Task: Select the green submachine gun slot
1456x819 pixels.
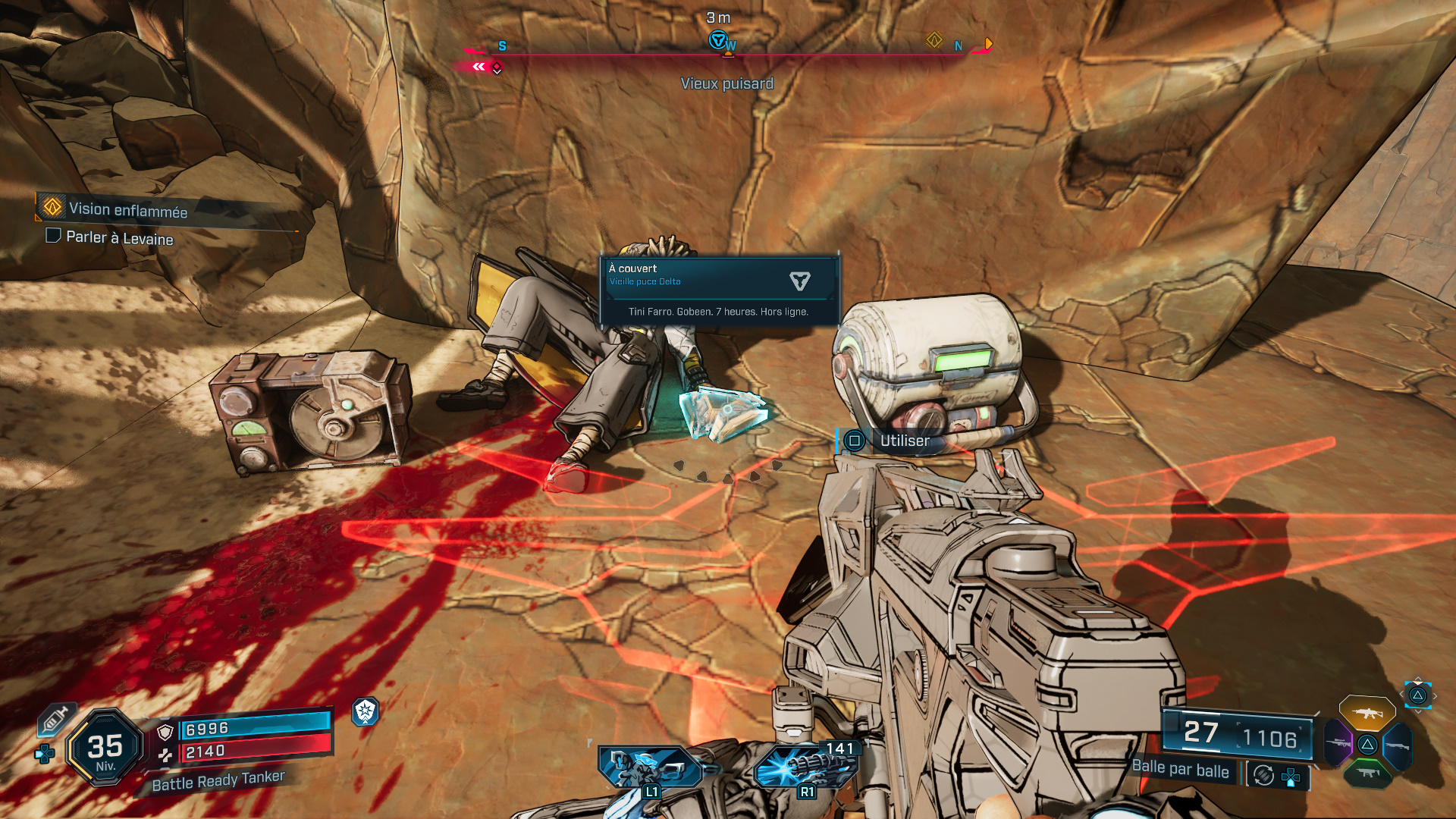Action: point(1367,773)
